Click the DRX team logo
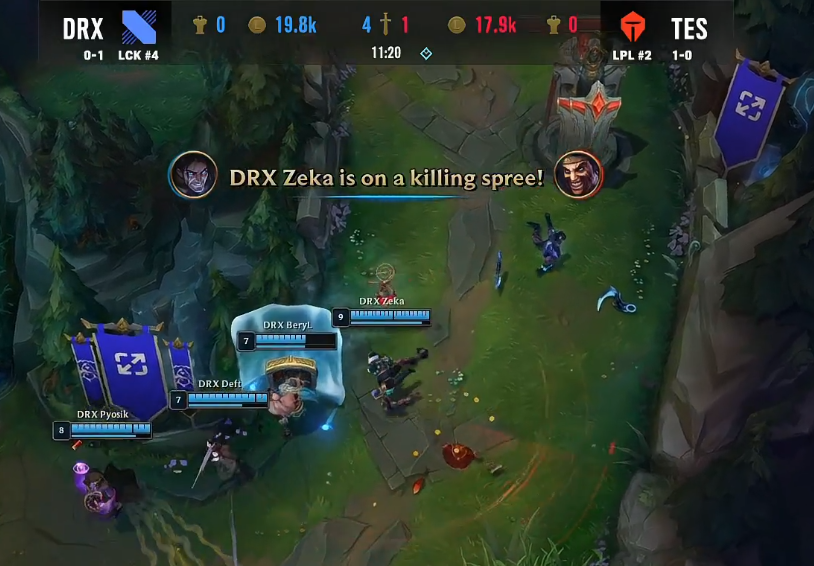 [x=138, y=28]
